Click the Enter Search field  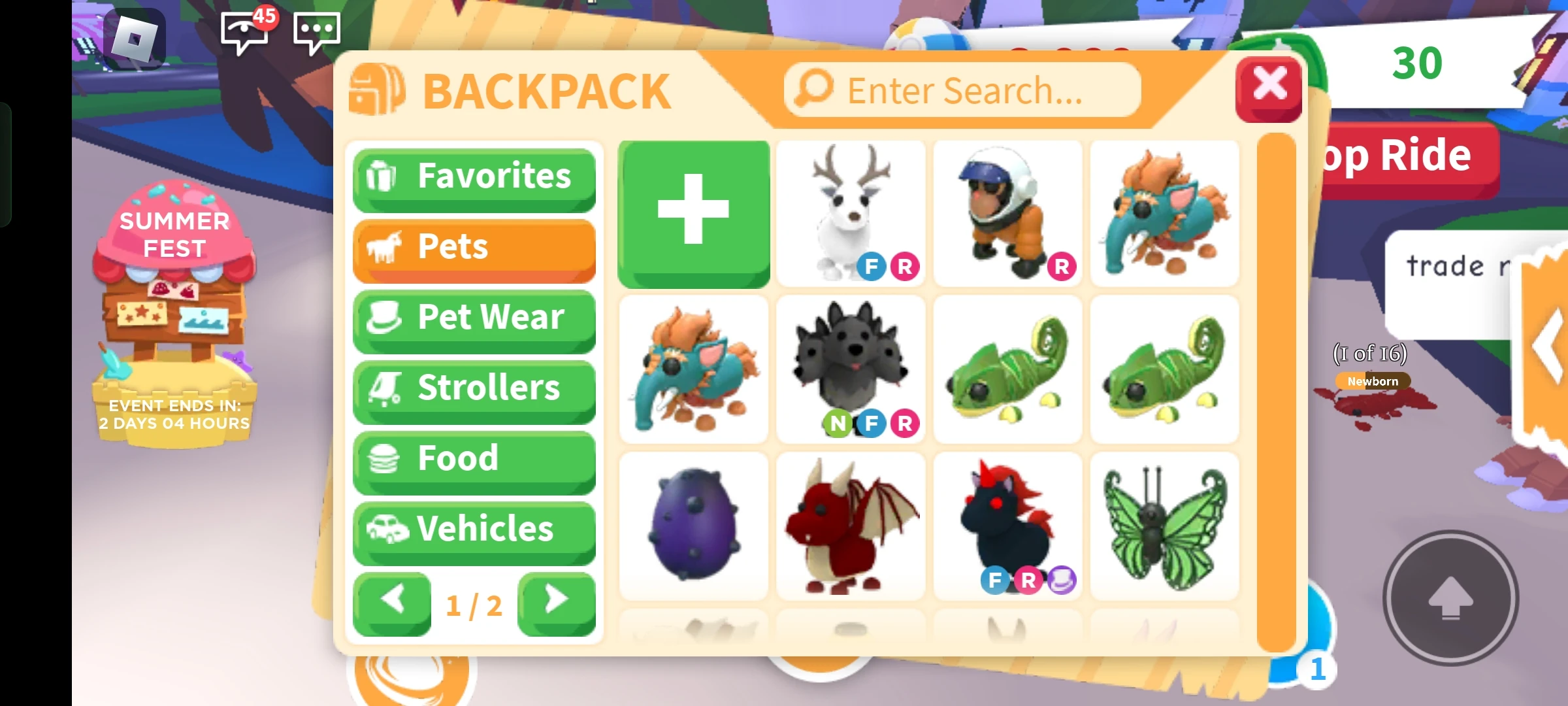pos(960,90)
